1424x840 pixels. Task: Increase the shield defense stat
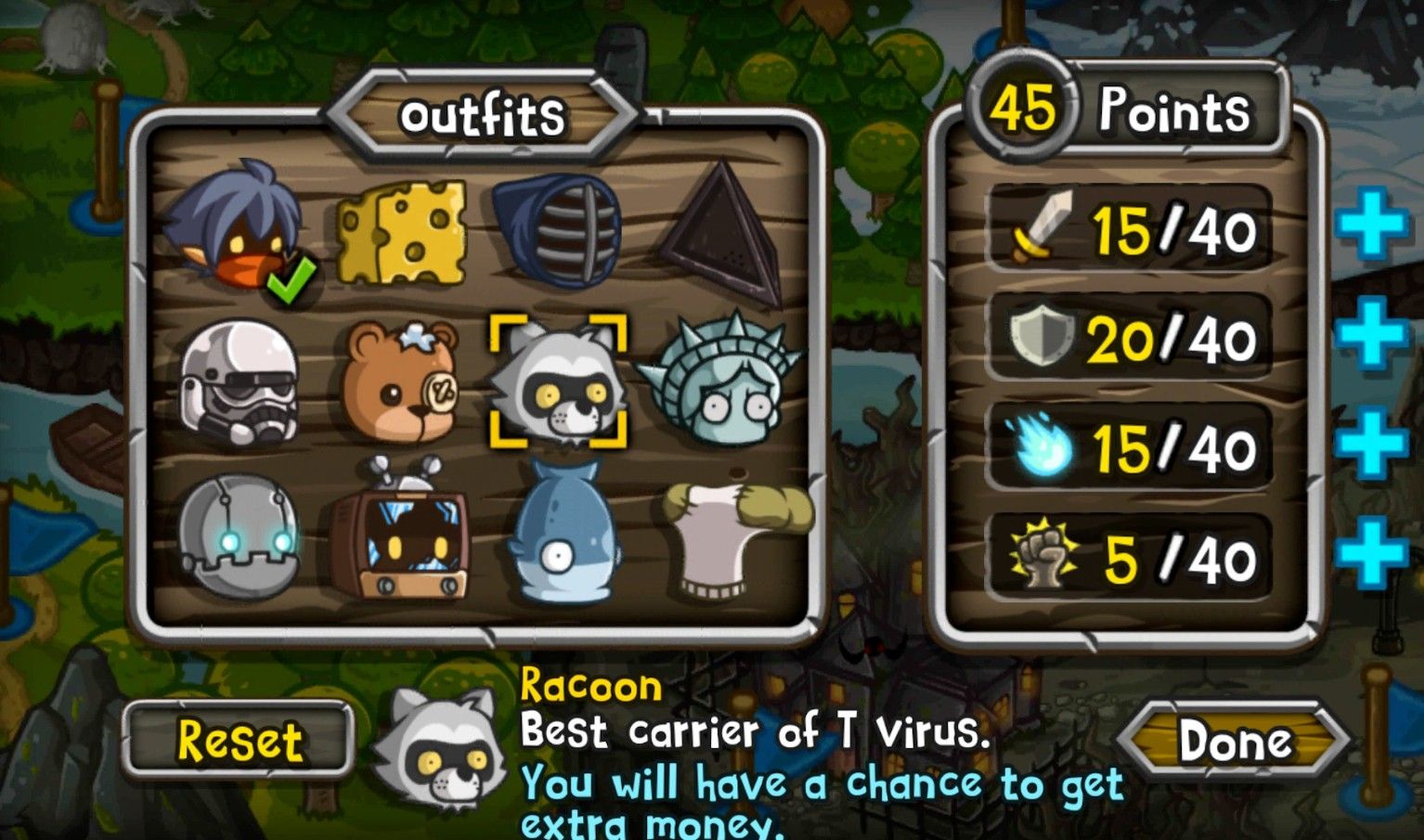[1371, 333]
